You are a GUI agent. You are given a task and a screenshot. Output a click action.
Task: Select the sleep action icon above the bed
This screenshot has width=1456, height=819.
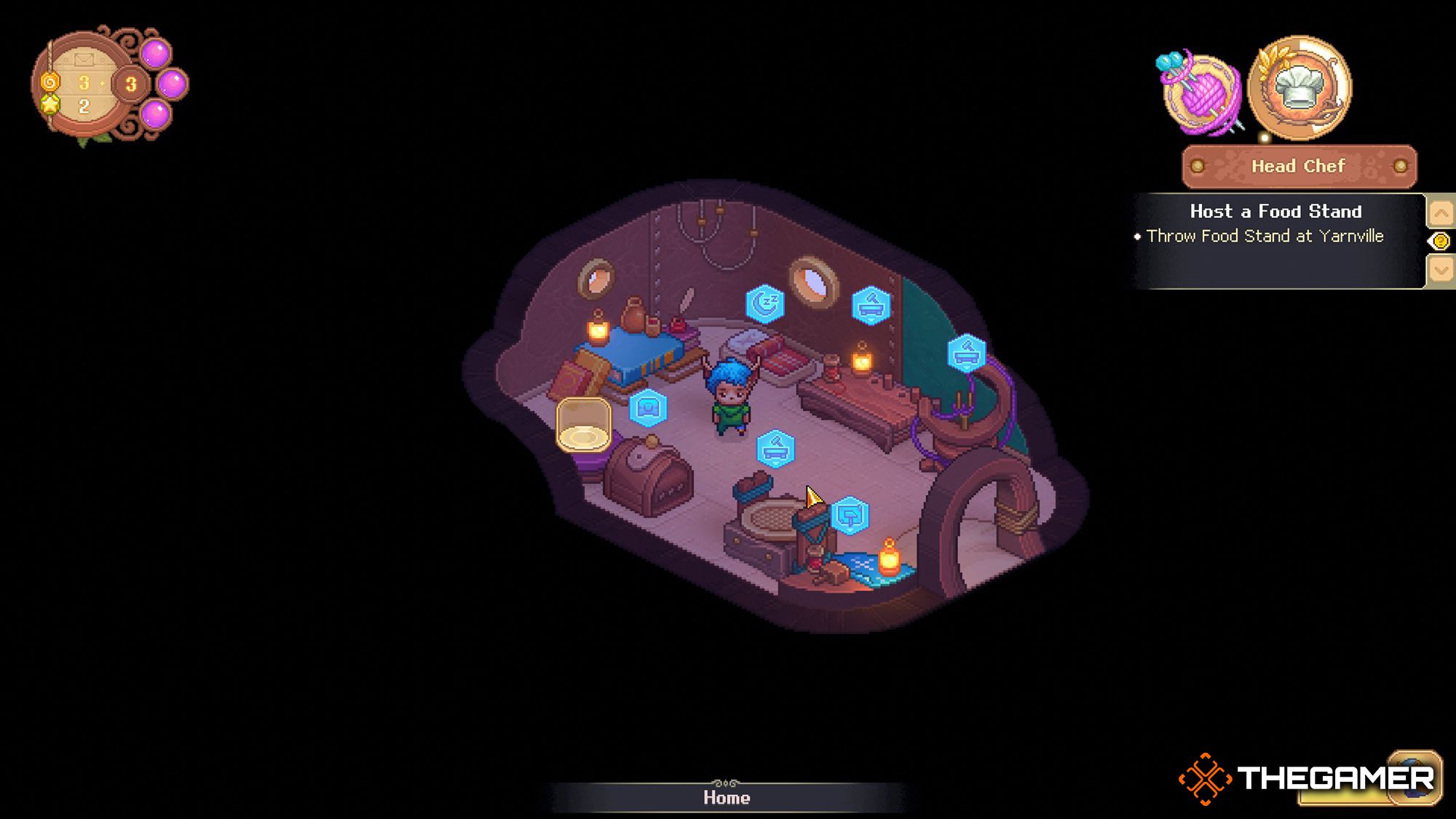pyautogui.click(x=764, y=302)
